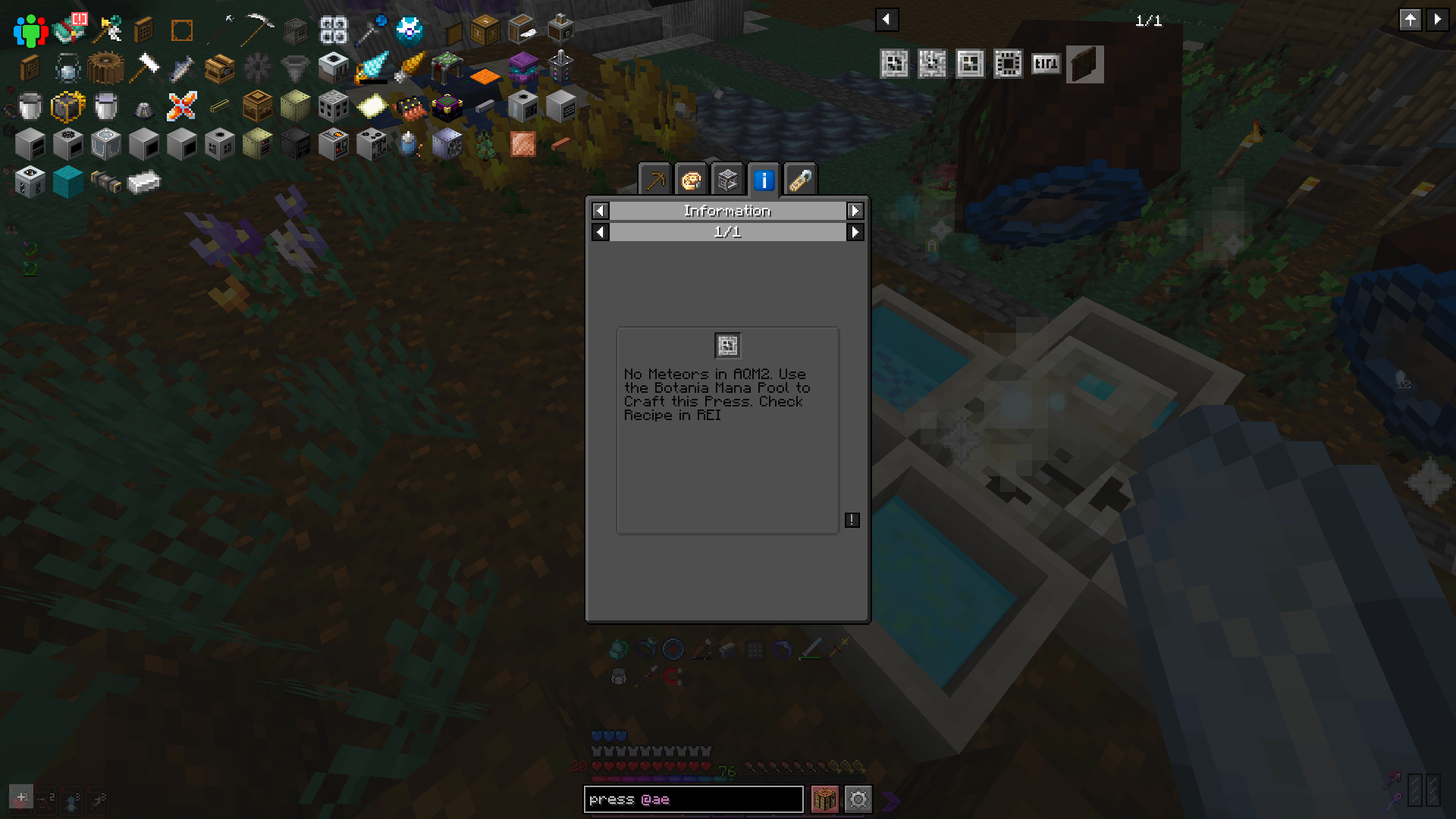This screenshot has height=819, width=1456.
Task: Click the exclamation warning icon beside the info box
Action: click(x=852, y=520)
